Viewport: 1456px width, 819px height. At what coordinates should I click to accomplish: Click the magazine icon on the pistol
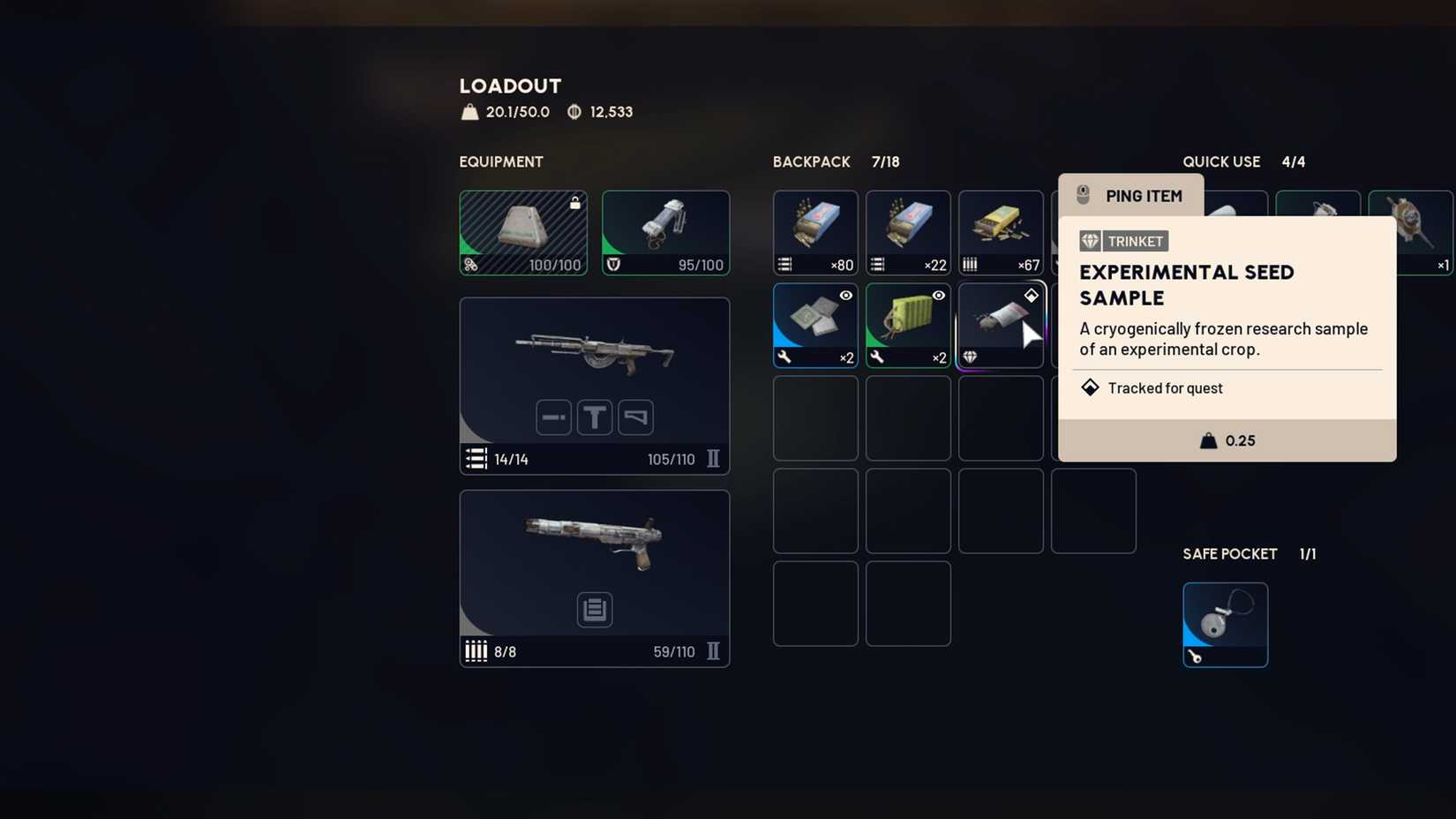pyautogui.click(x=594, y=609)
